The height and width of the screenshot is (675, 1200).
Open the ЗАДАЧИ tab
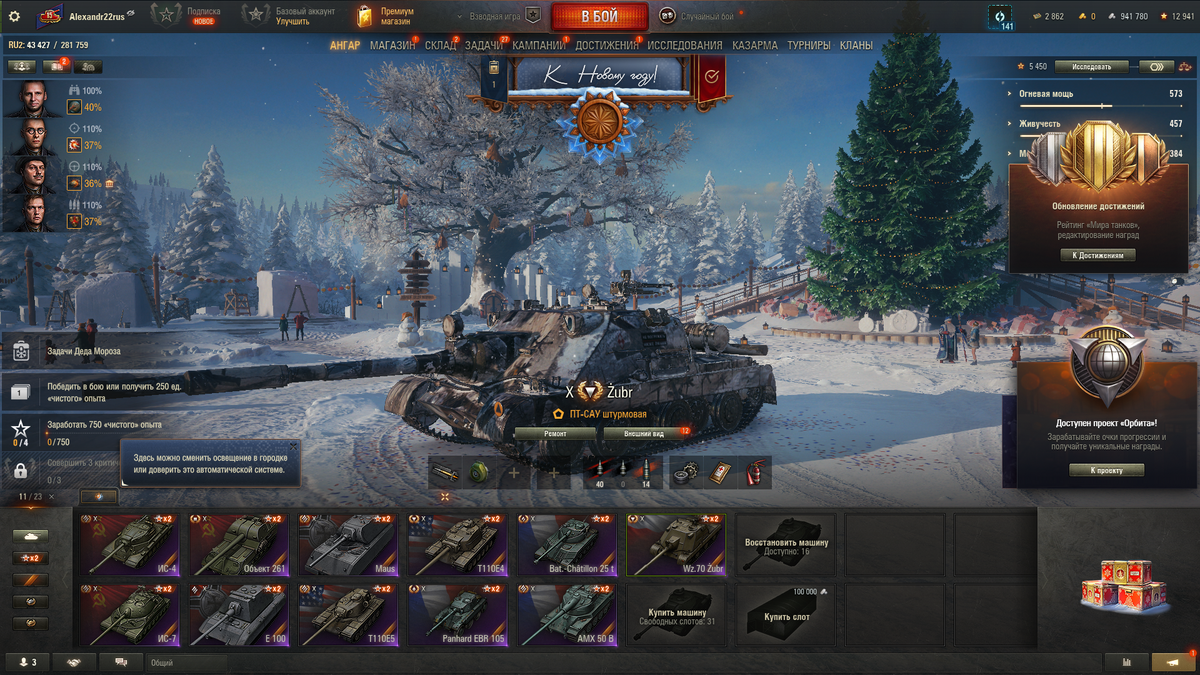coord(484,45)
